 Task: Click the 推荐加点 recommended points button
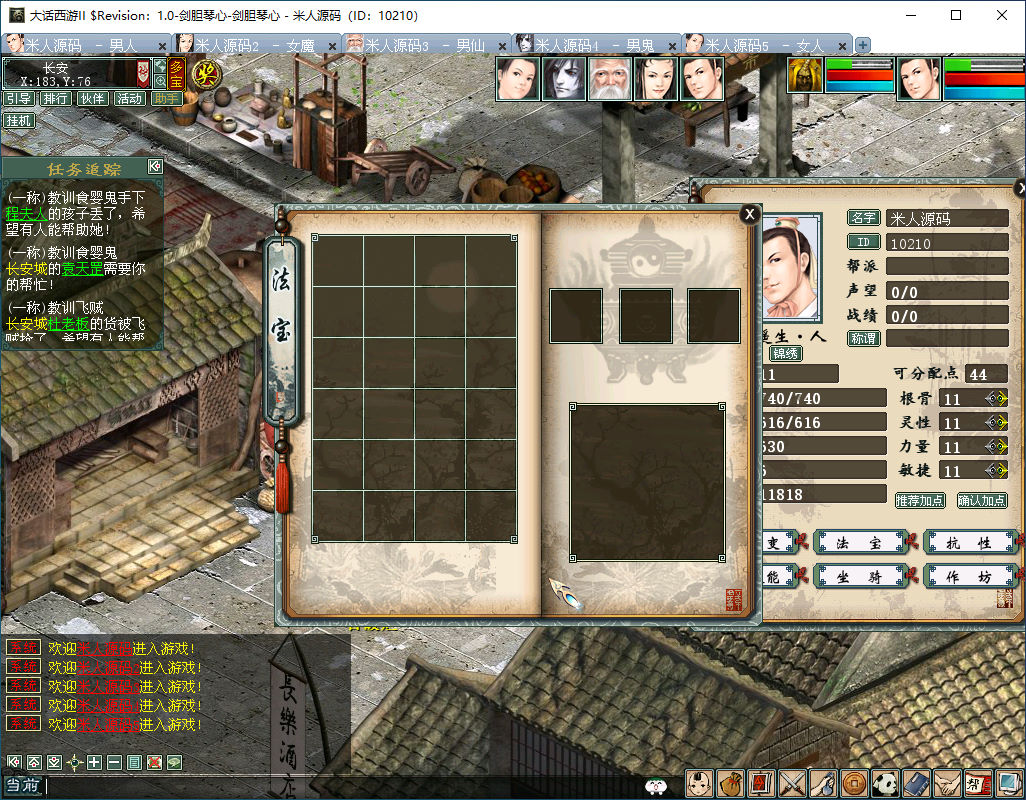click(919, 500)
